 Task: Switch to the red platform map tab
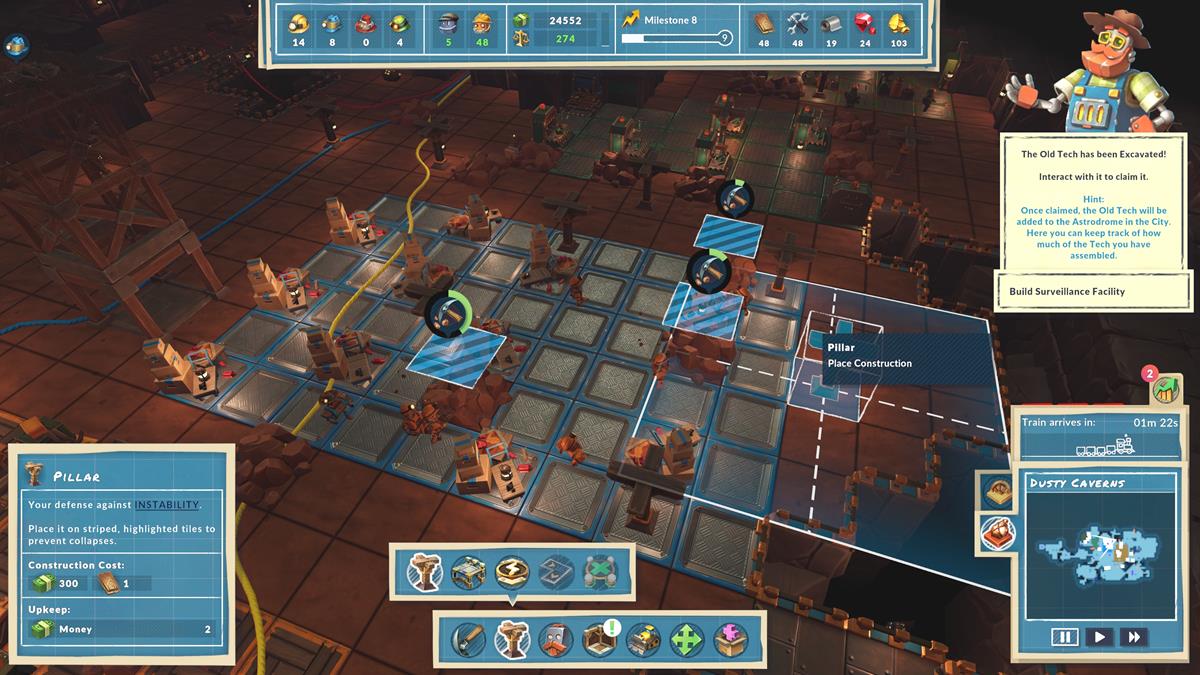click(997, 533)
